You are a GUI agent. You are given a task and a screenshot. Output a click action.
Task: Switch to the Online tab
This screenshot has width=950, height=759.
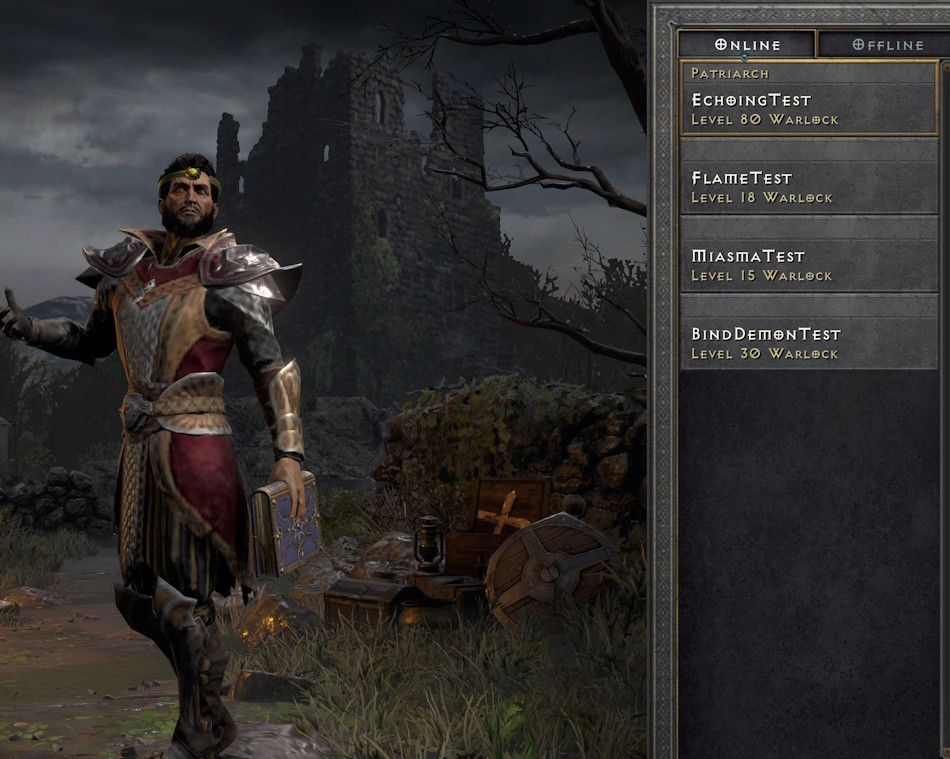tap(747, 44)
